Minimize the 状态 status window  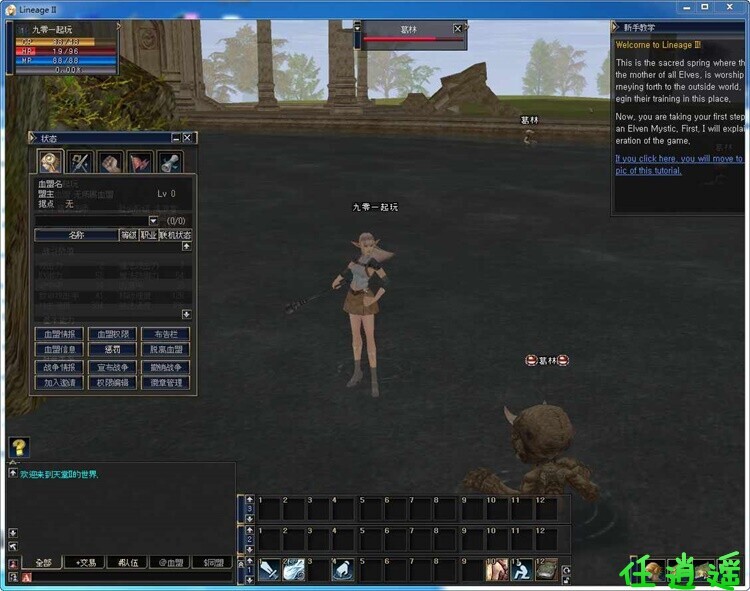point(176,138)
